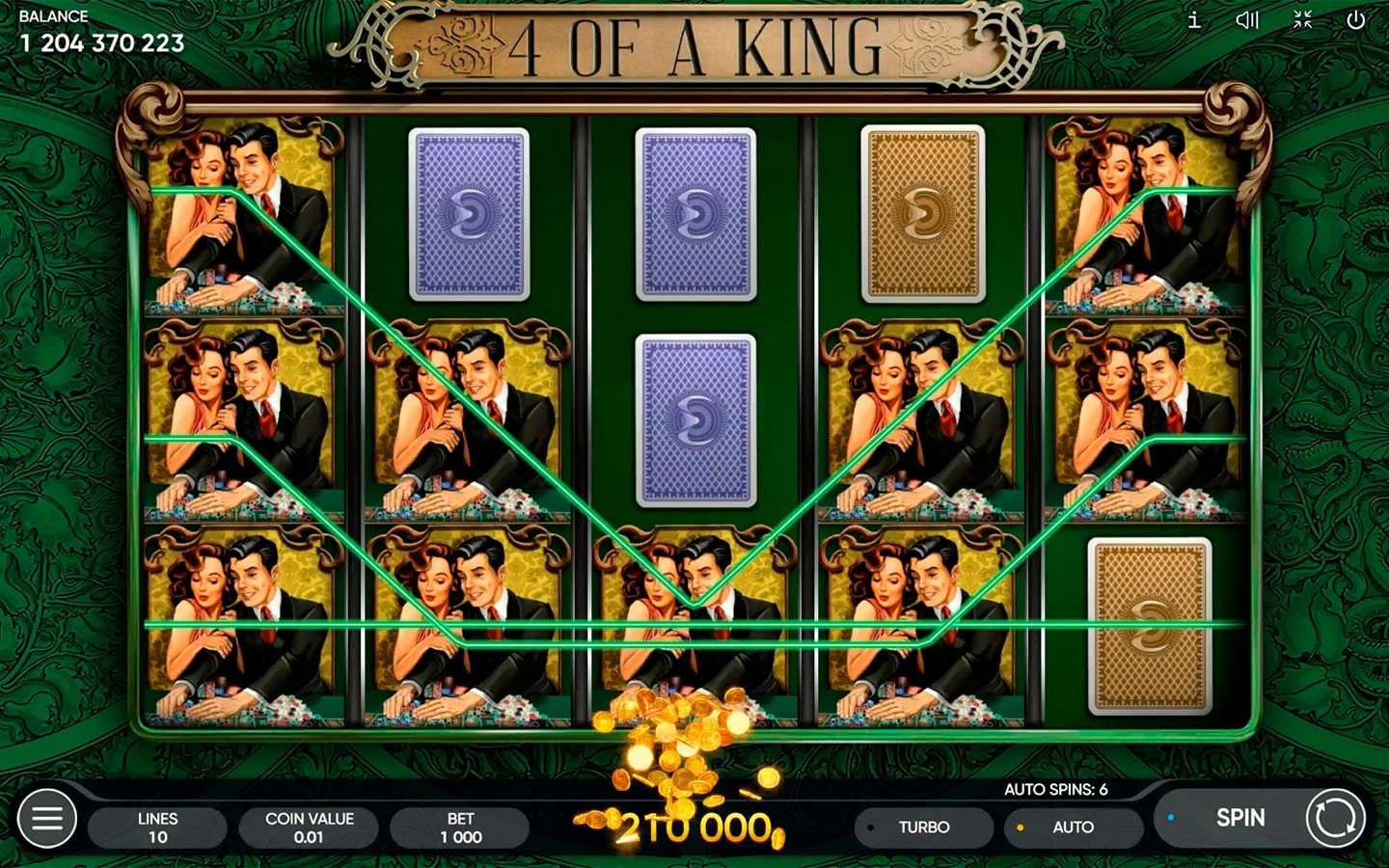
Task: Toggle Auto spins
Action: tap(1072, 827)
